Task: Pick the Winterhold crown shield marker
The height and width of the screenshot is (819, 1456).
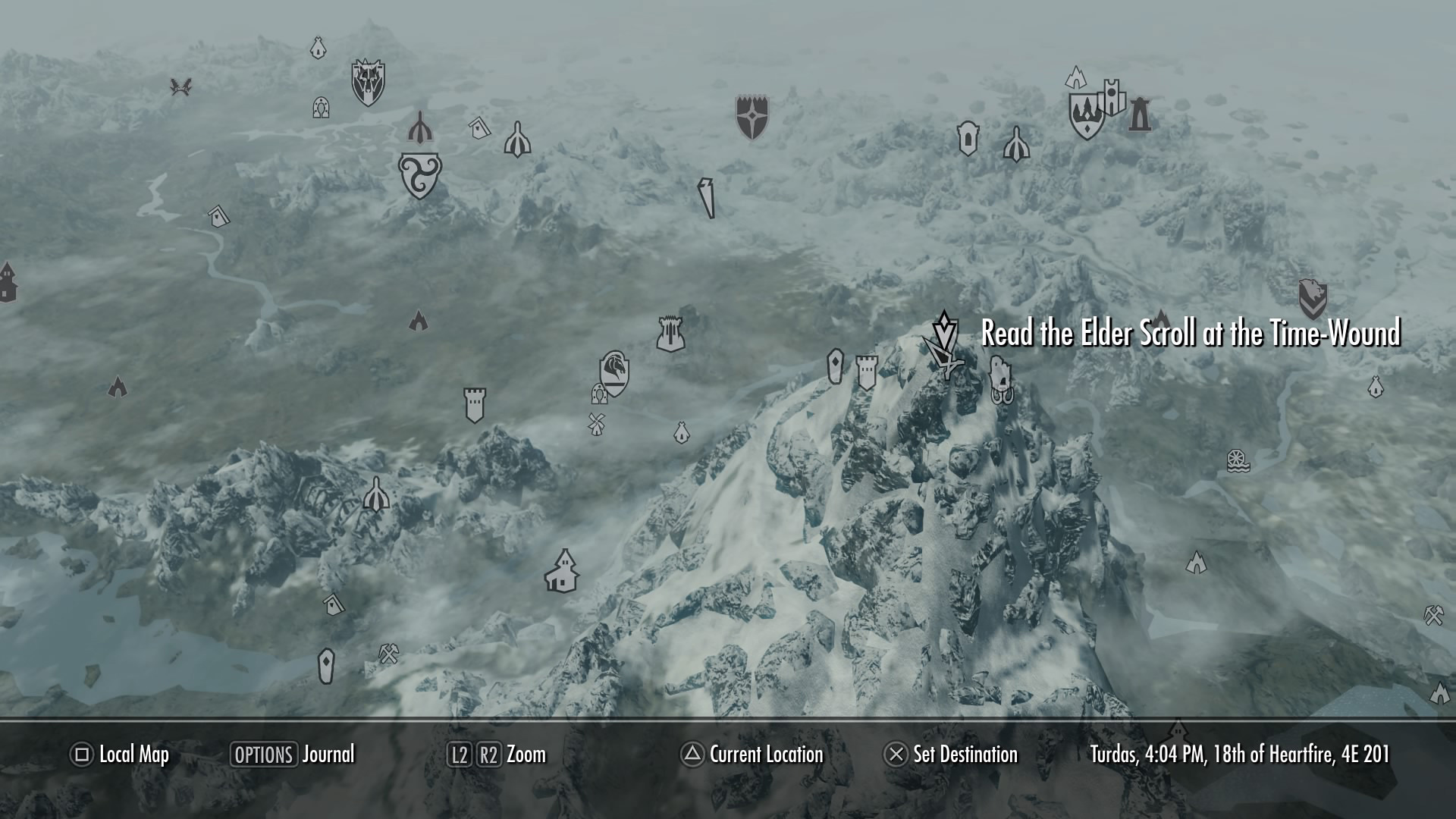Action: pyautogui.click(x=1086, y=115)
